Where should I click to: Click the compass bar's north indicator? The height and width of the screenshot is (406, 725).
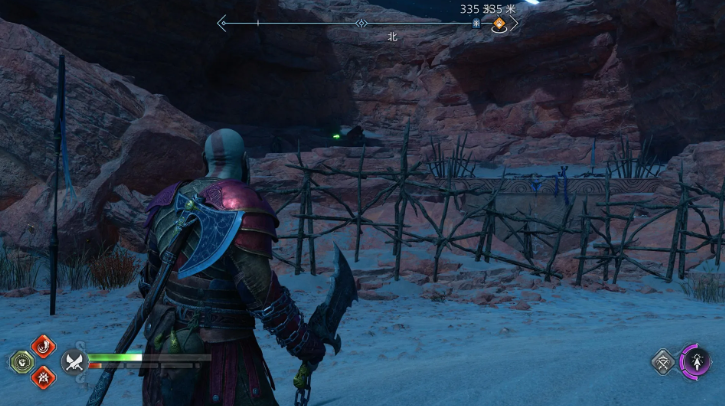pyautogui.click(x=361, y=23)
